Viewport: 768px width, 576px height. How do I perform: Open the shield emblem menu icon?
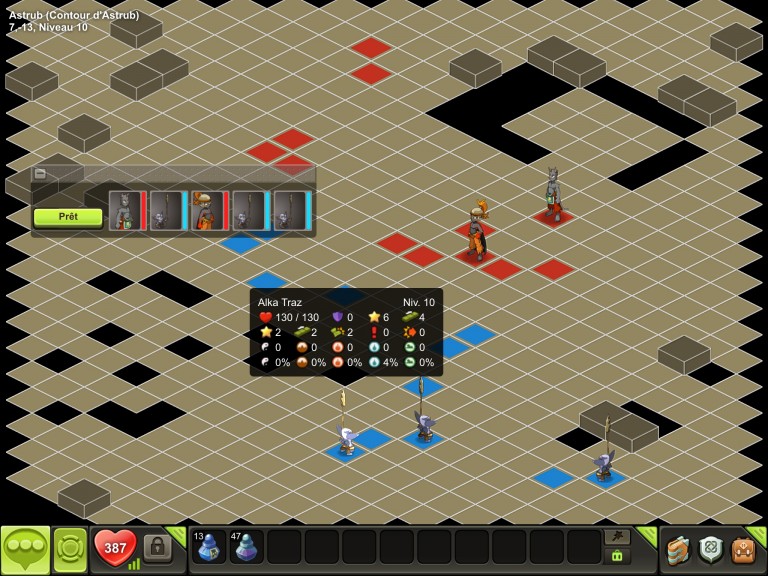710,549
